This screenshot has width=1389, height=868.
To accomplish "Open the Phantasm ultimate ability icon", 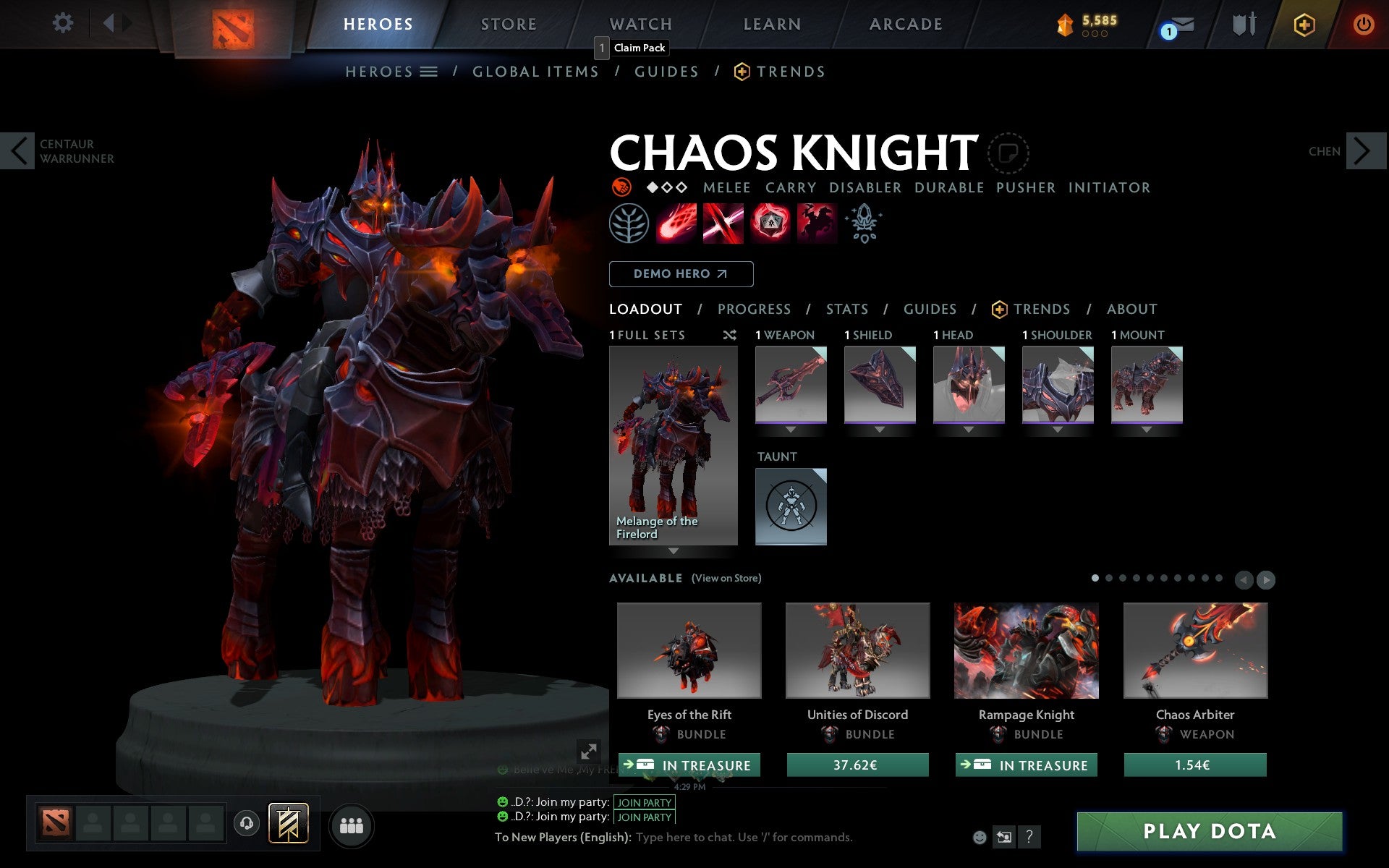I will click(x=817, y=224).
